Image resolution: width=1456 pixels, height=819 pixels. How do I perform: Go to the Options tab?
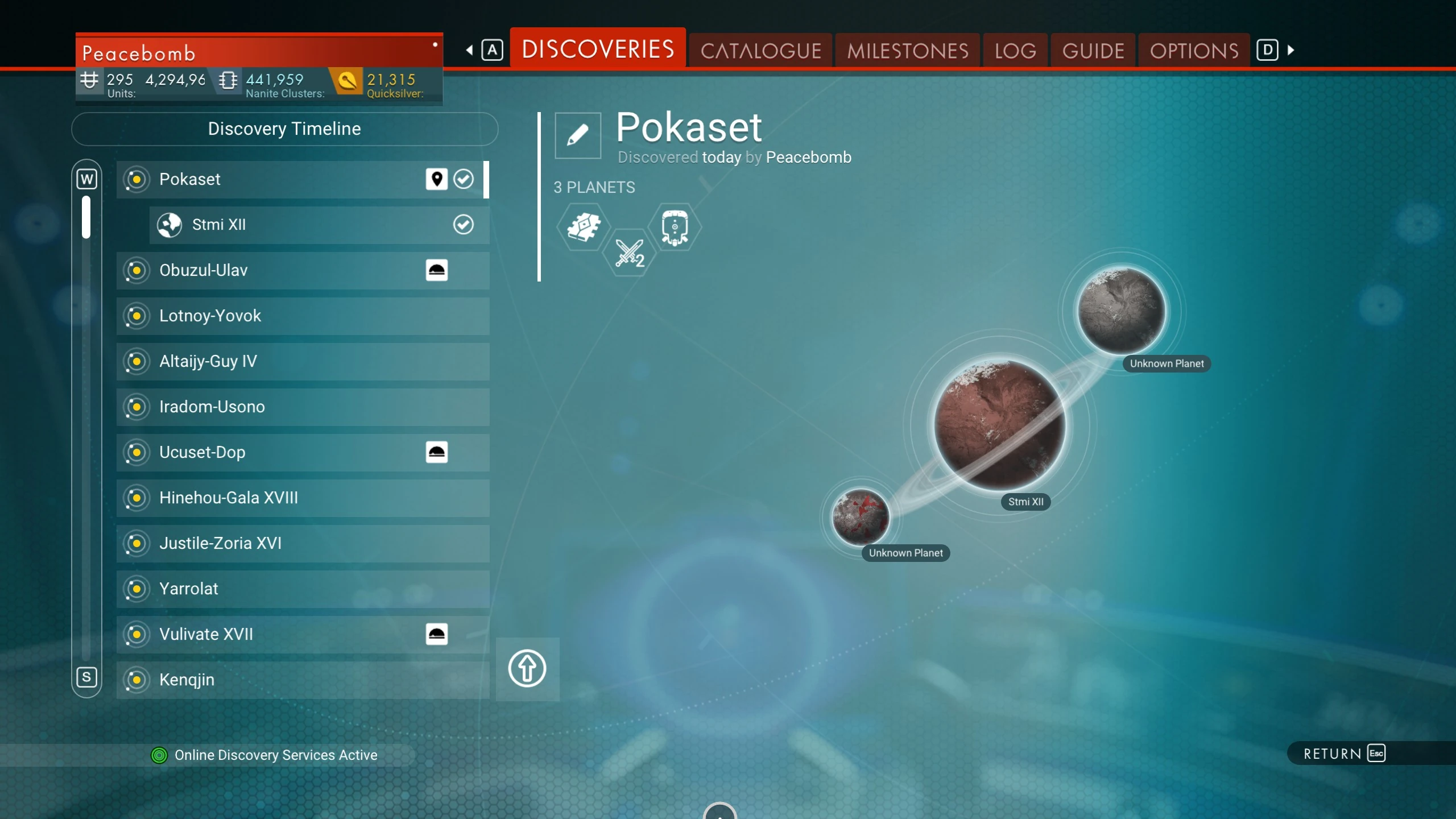point(1194,51)
